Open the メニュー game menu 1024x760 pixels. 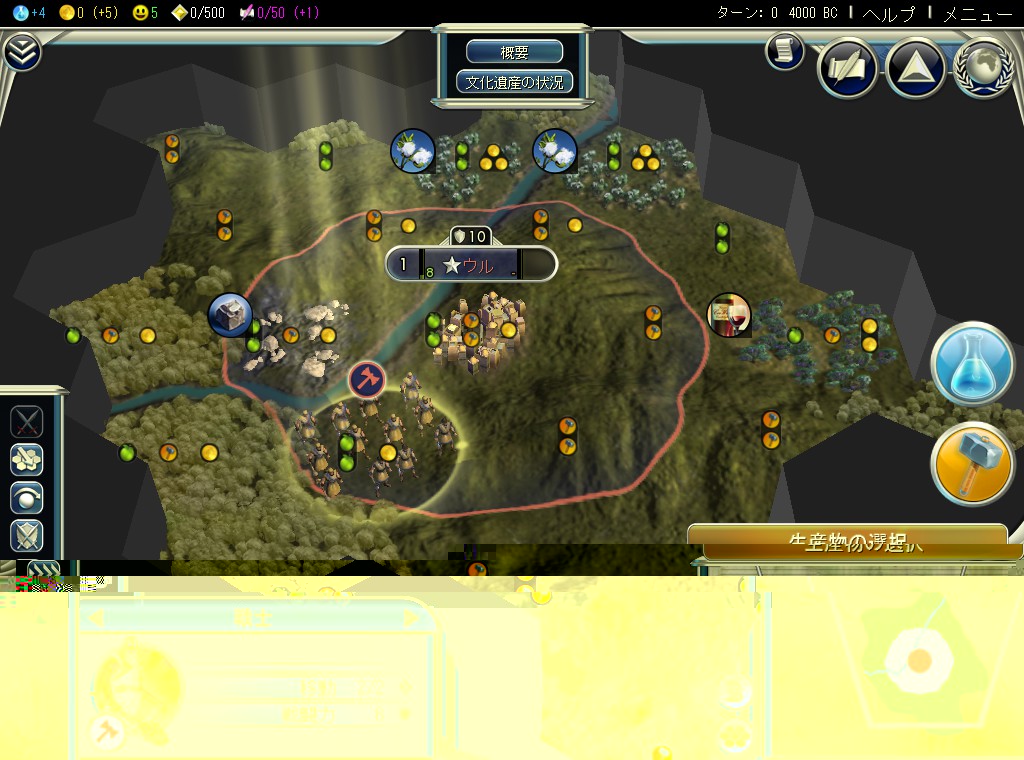(977, 13)
